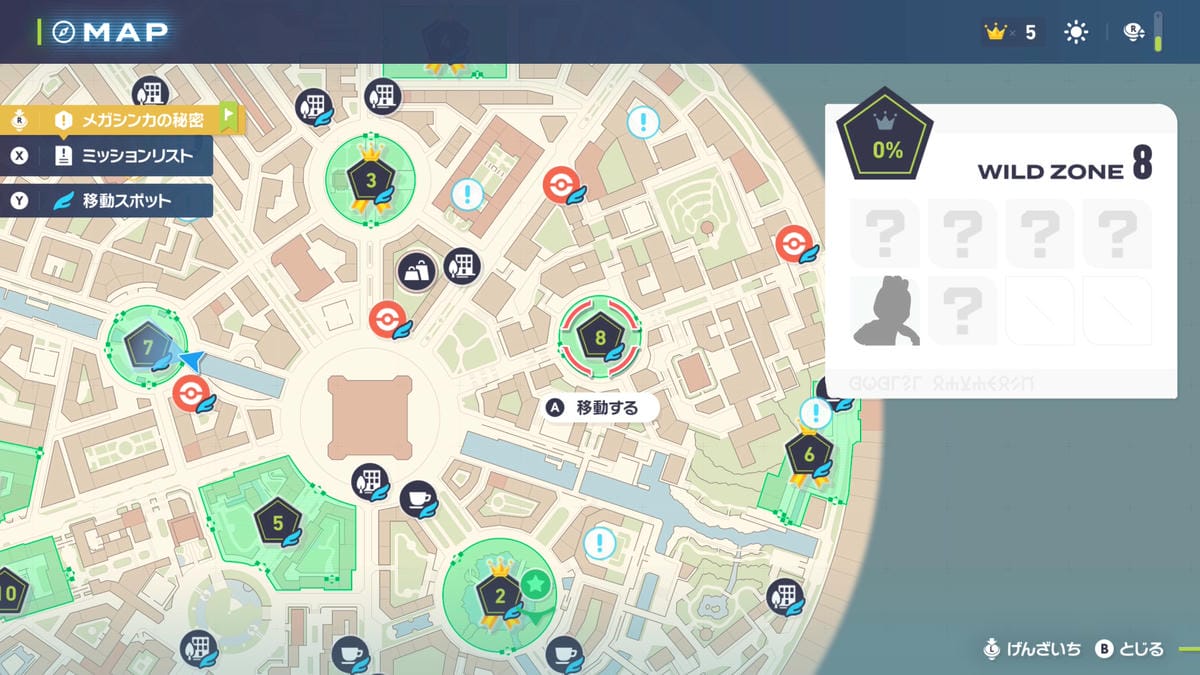This screenshot has width=1200, height=675.
Task: Click the shopping bag shop marker
Action: tap(416, 270)
